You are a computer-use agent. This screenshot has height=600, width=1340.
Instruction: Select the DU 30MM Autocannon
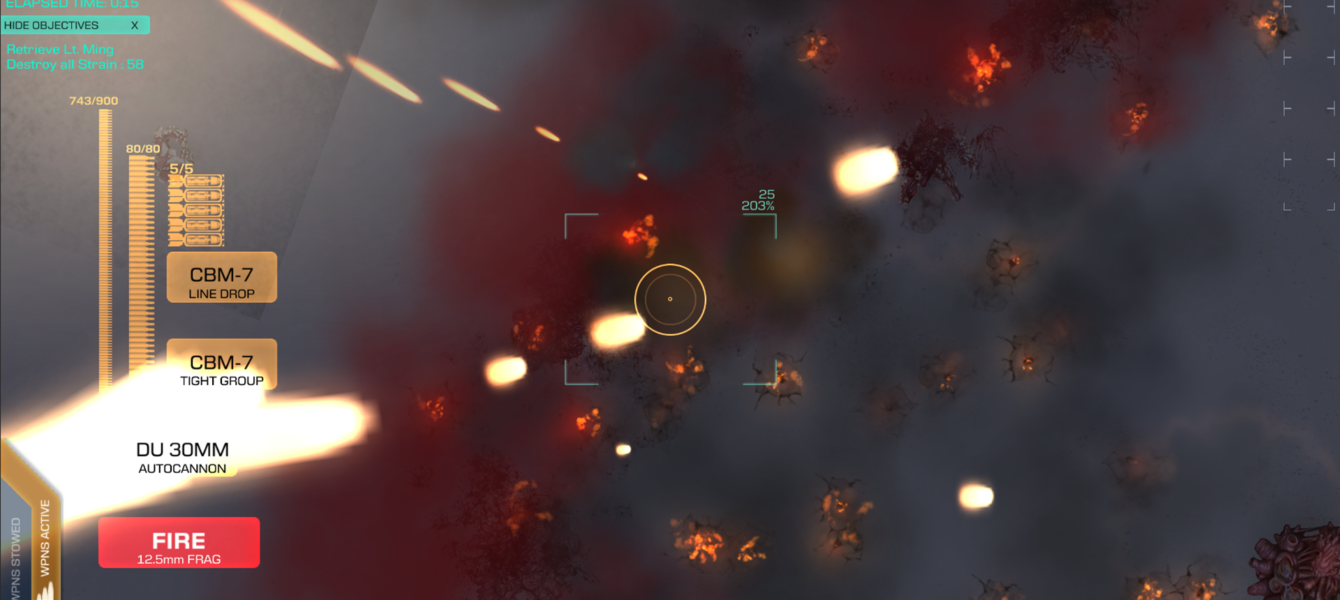pyautogui.click(x=182, y=456)
